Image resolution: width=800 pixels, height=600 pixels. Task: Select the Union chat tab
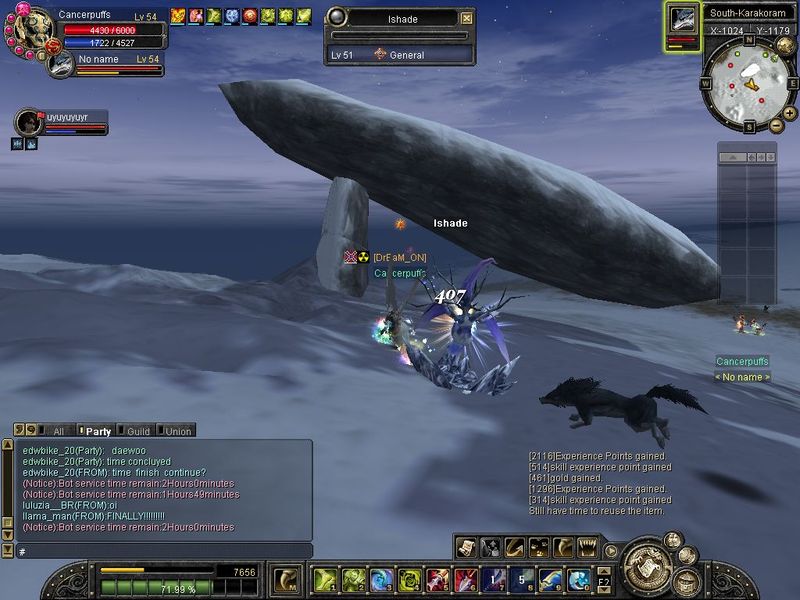click(x=177, y=431)
